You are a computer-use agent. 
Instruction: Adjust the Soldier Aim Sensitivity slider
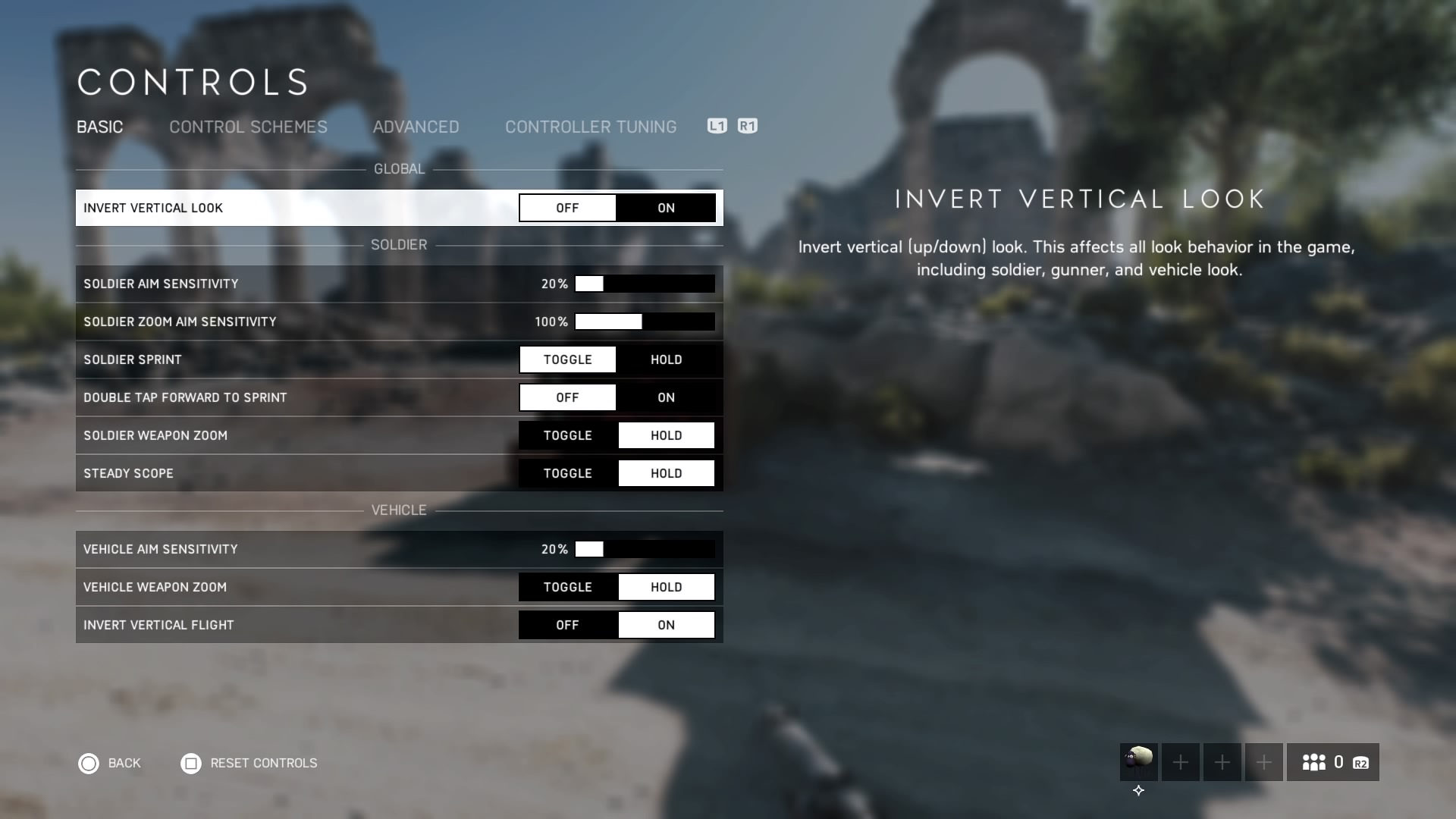(645, 284)
